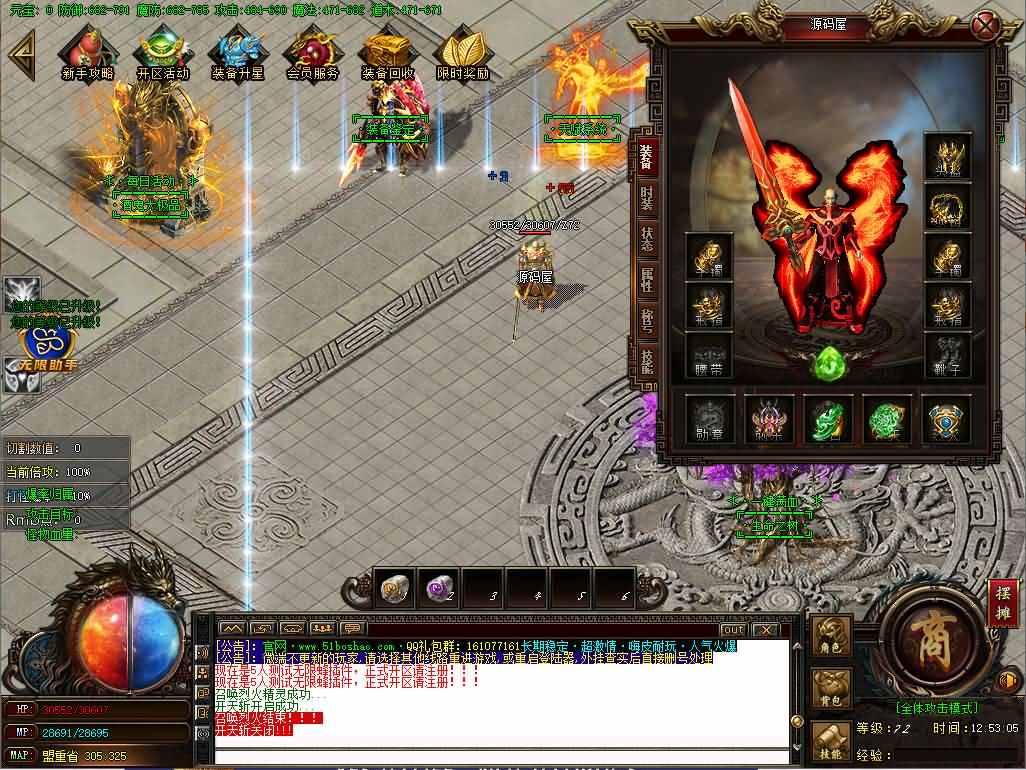Select the 勋章 medal equipment slot
Viewport: 1026px width, 770px height.
tap(709, 420)
